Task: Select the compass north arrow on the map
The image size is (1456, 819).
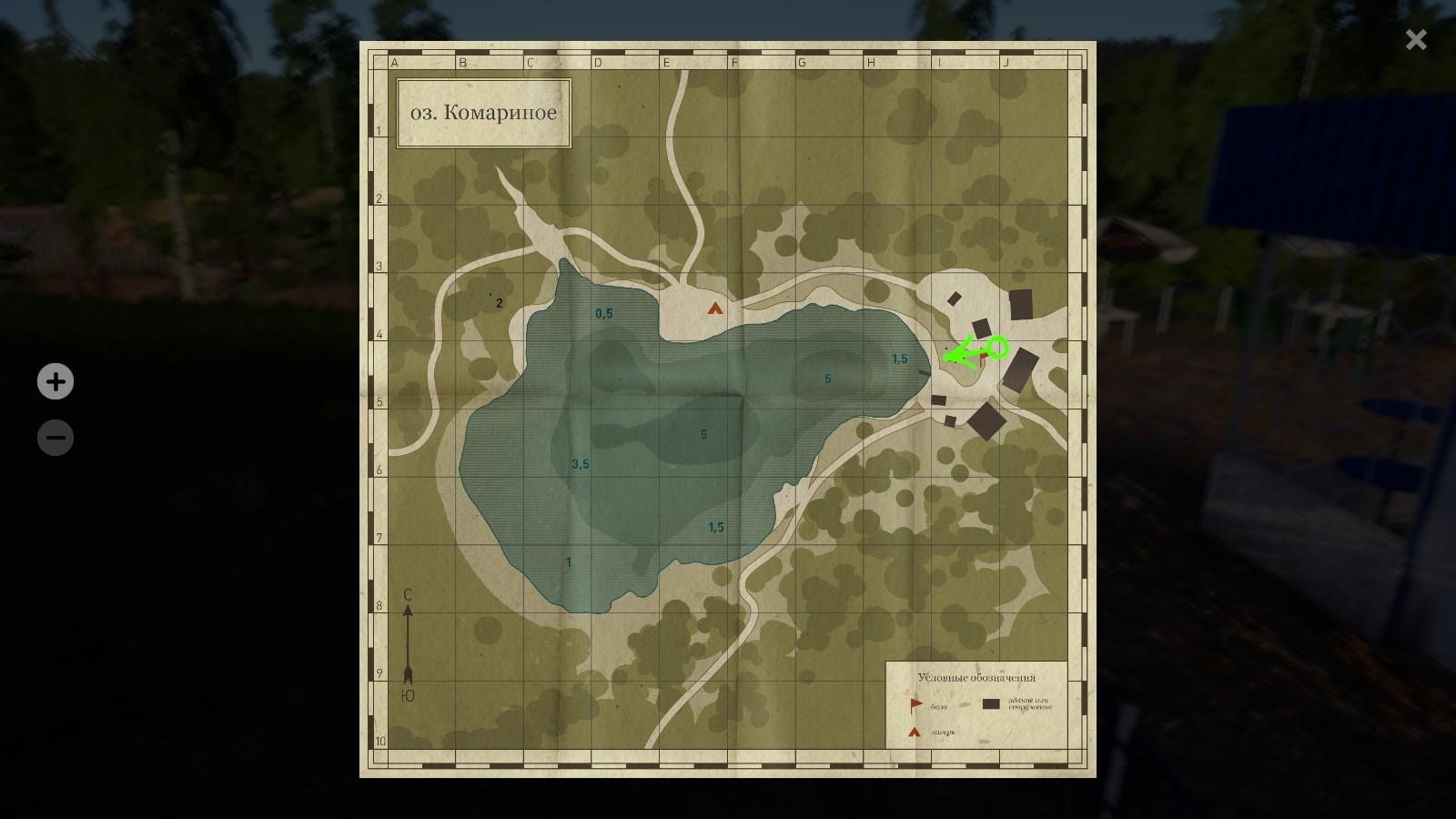Action: [x=407, y=637]
